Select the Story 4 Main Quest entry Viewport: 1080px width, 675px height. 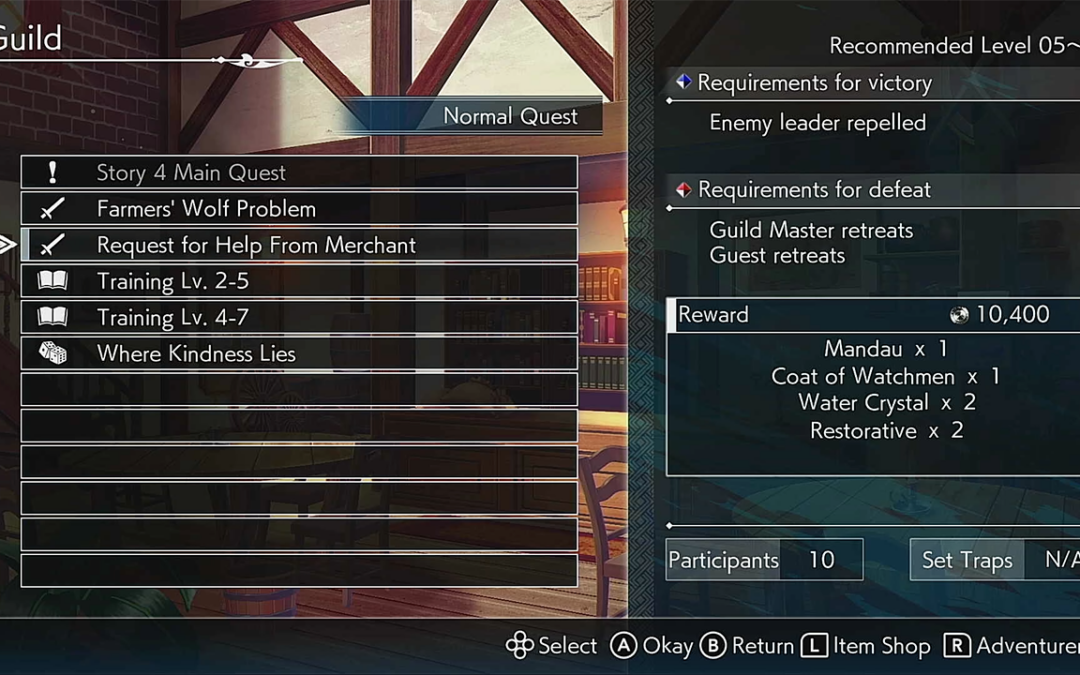[298, 172]
